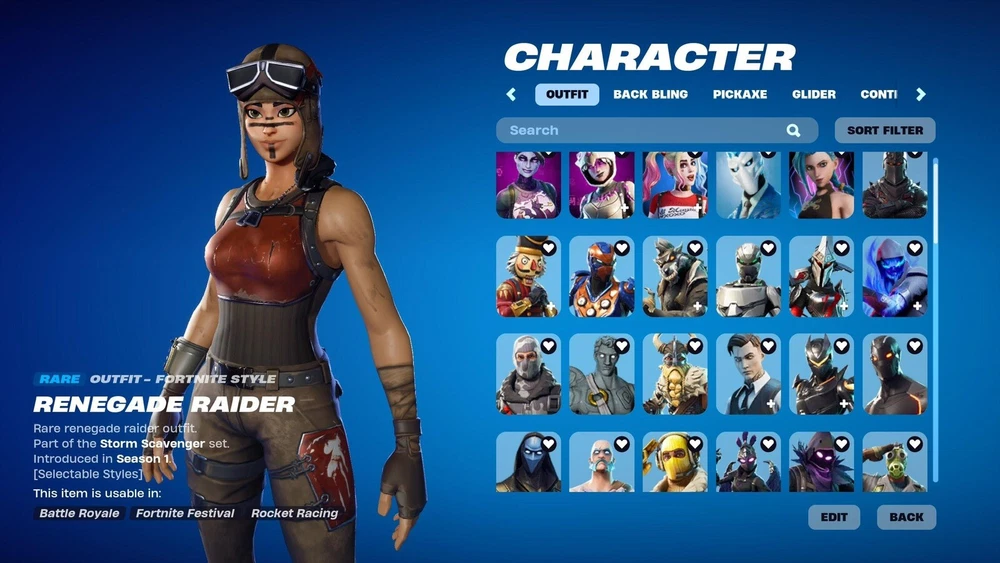
Task: Choose the golden horned viking outfit
Action: [675, 374]
